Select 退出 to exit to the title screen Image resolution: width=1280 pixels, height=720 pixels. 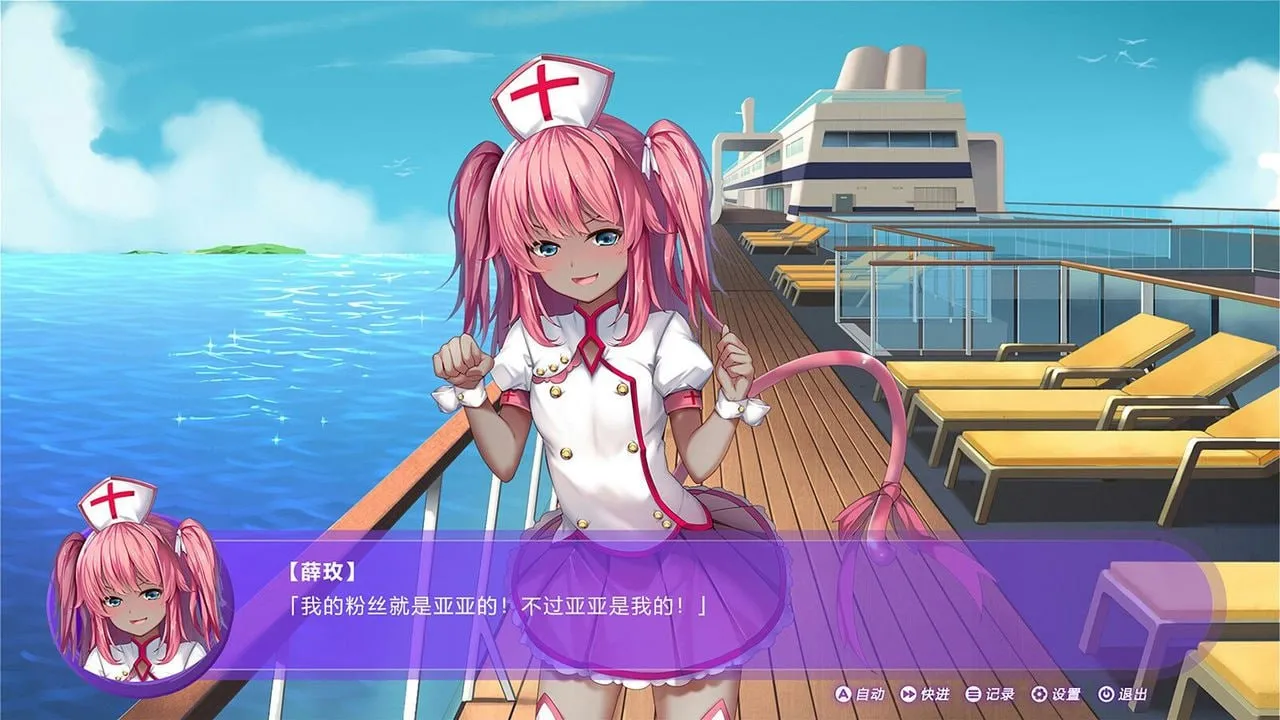[1133, 694]
